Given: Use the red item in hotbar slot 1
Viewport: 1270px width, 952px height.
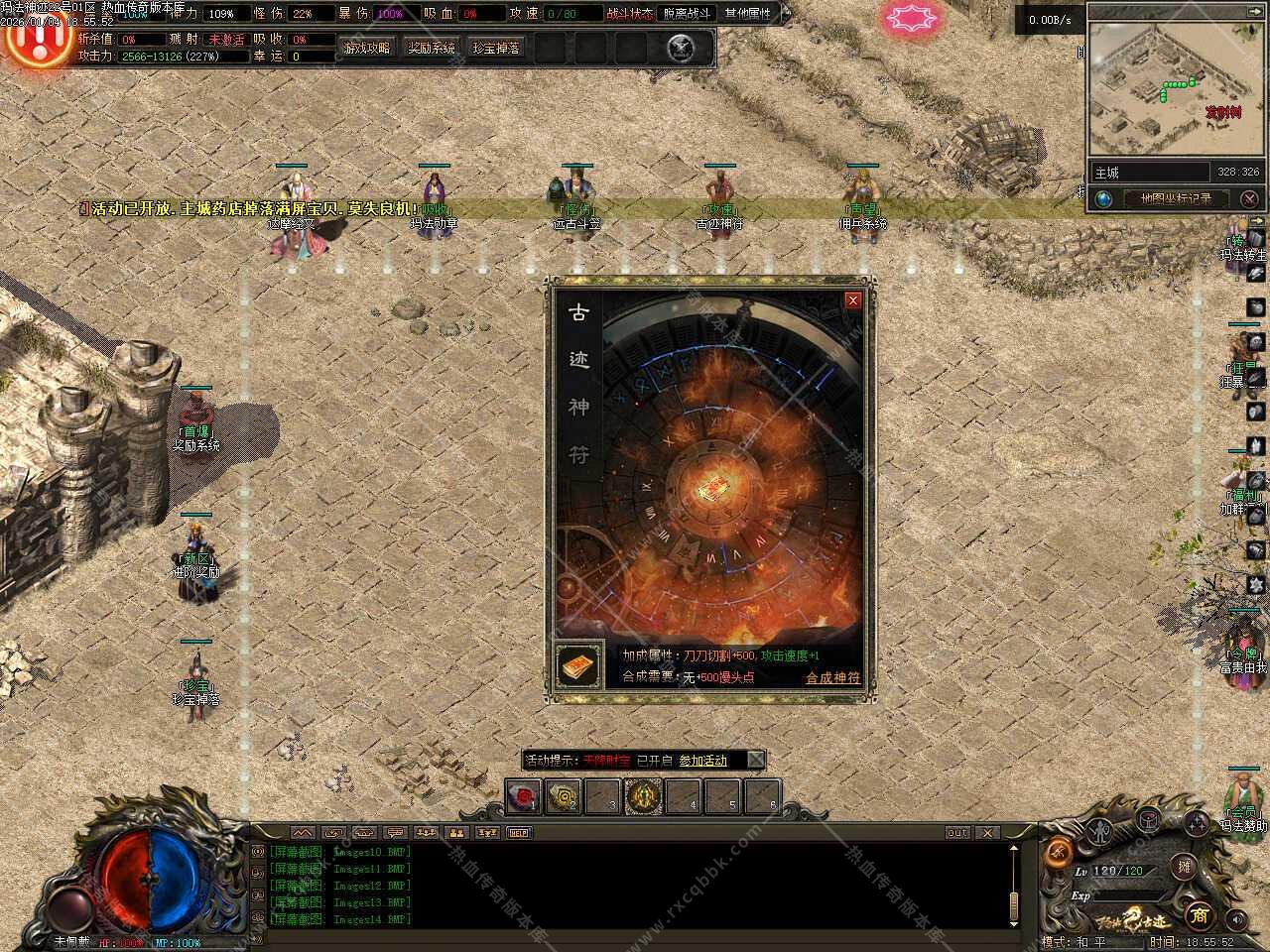Looking at the screenshot, I should 523,796.
